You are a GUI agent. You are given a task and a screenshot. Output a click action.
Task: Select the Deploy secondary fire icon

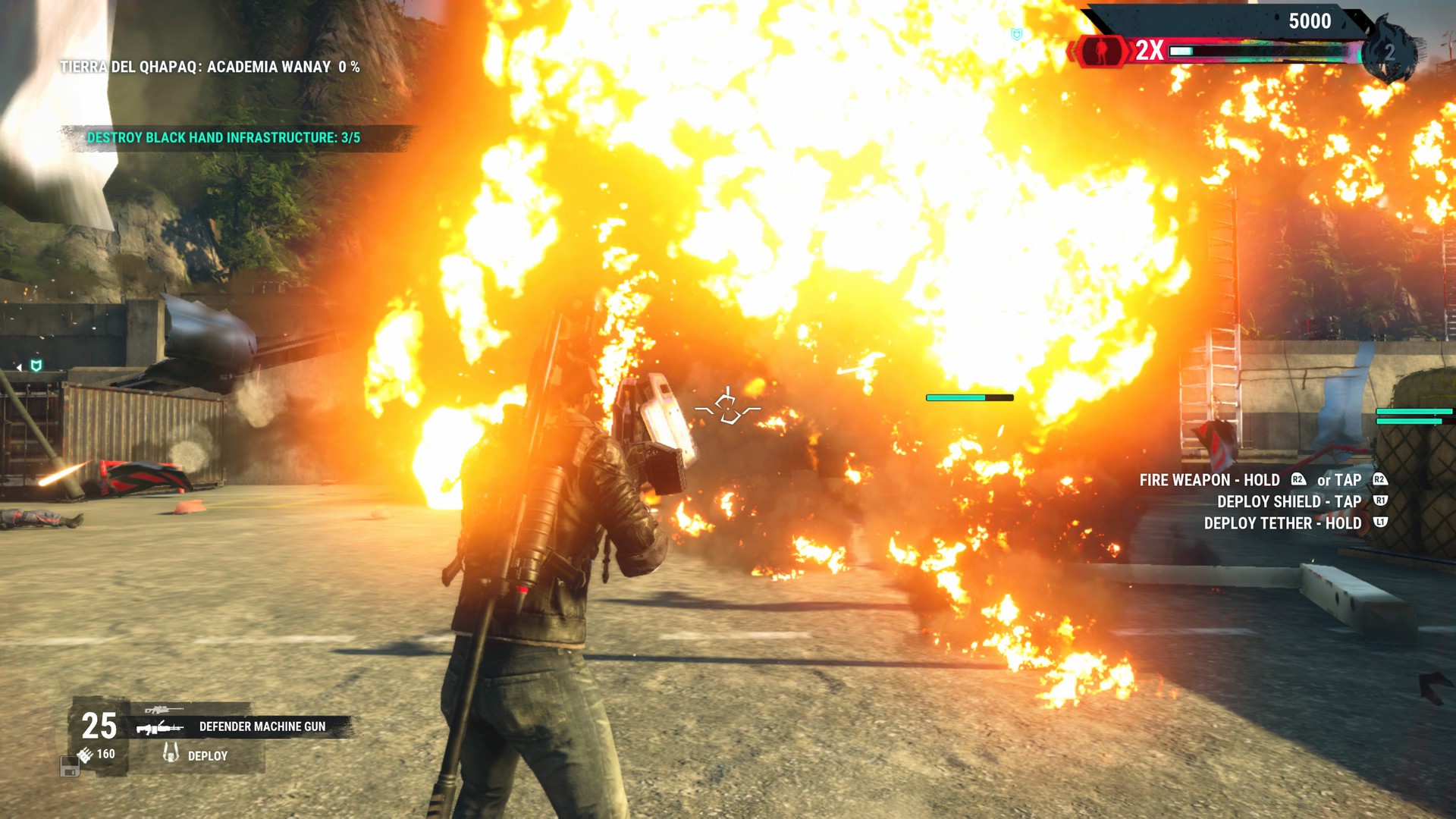pos(171,754)
